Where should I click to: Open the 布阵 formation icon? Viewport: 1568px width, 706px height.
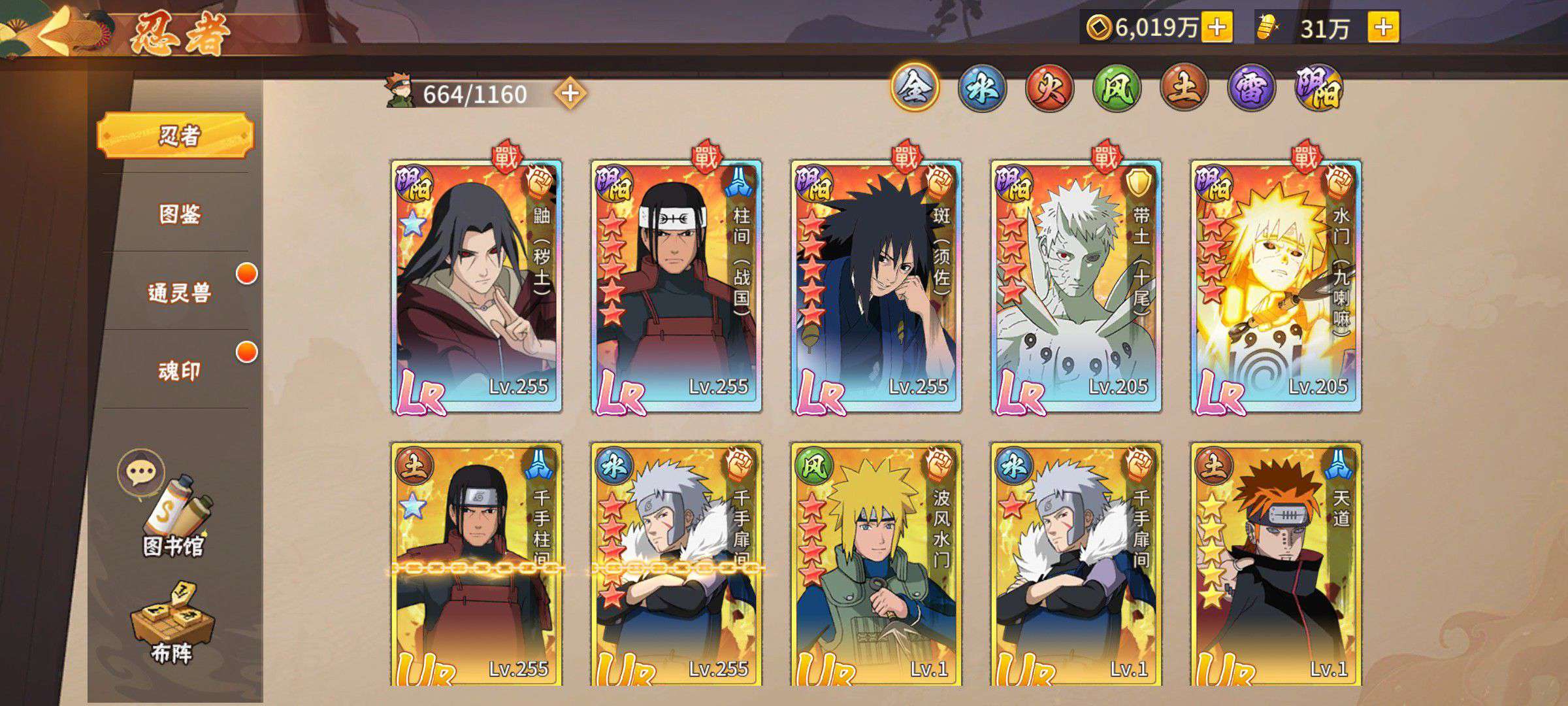click(x=171, y=624)
